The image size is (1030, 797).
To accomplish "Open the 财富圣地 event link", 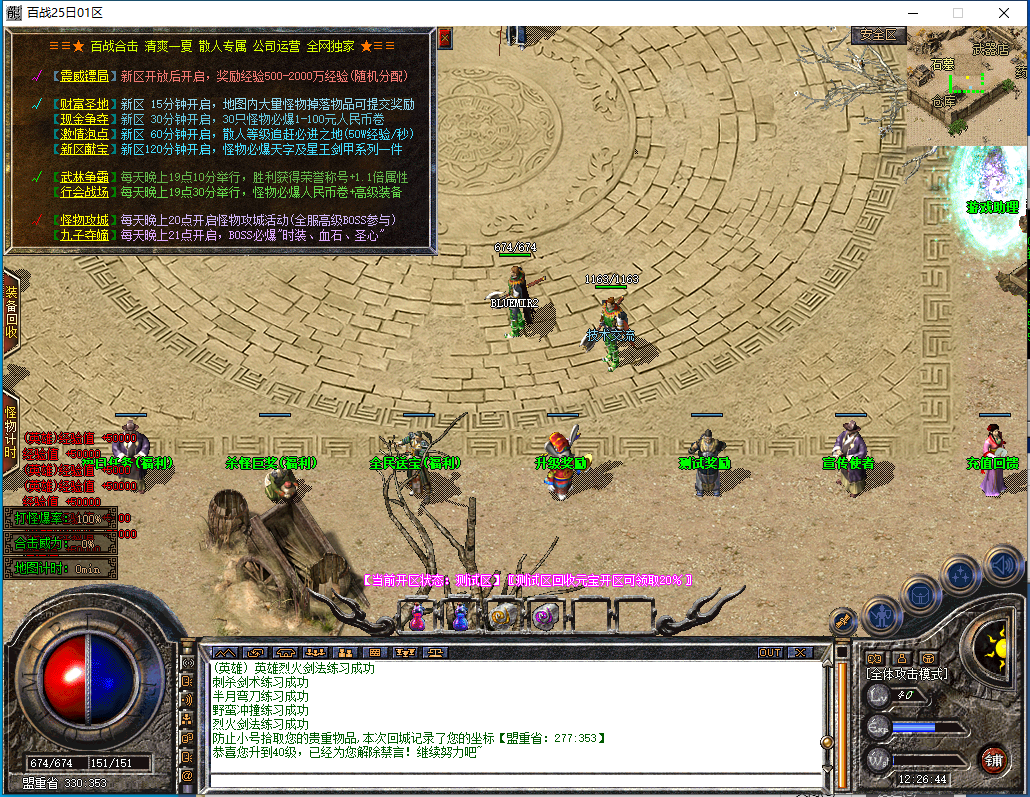I will (x=83, y=104).
